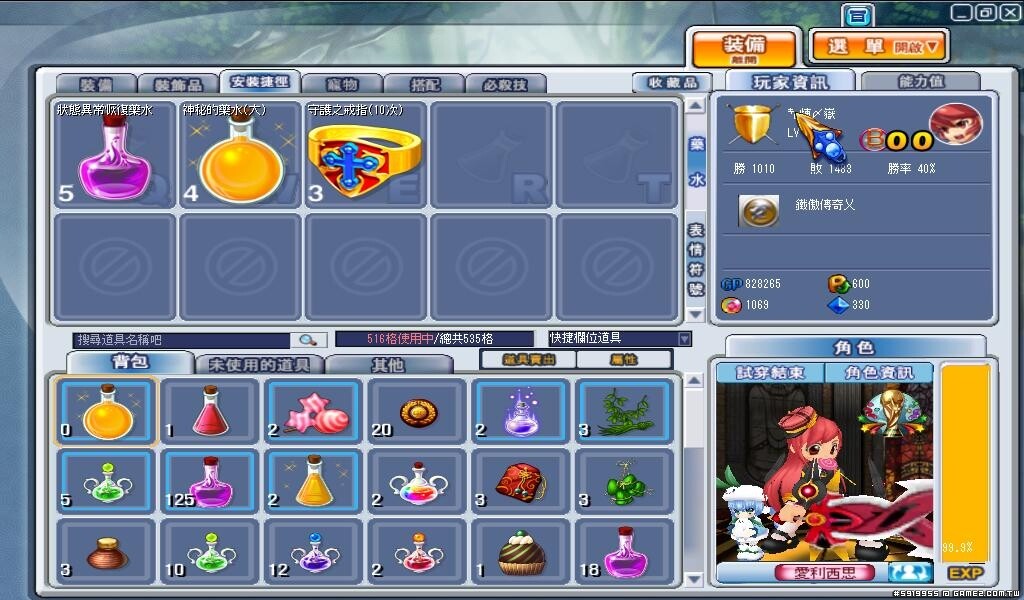Select the purple status recovery potion quickslot
1024x600 pixels.
click(116, 156)
